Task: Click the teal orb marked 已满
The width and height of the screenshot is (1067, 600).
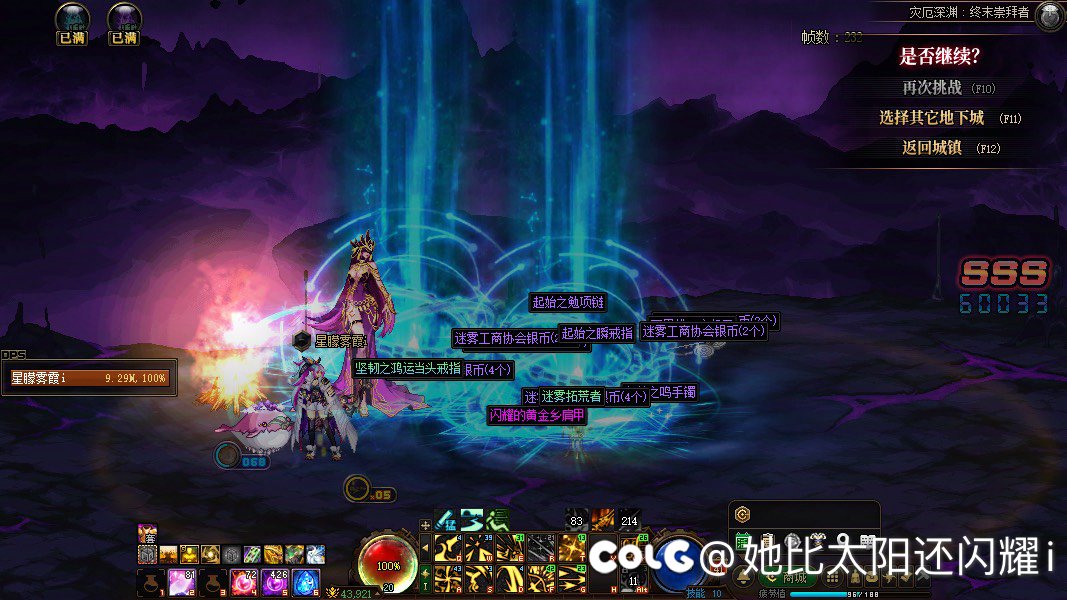Action: tap(72, 19)
